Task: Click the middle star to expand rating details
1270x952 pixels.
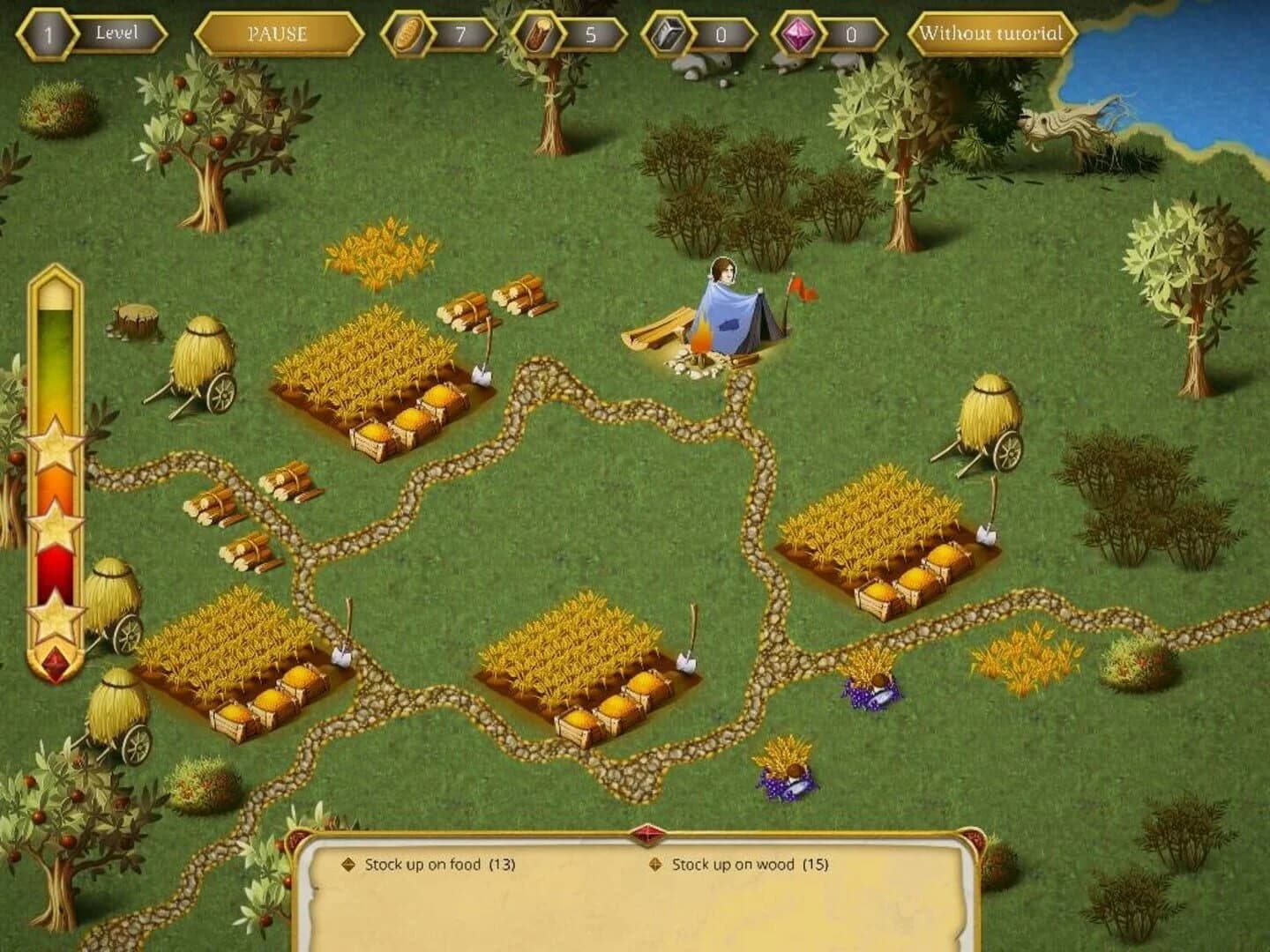Action: click(x=55, y=525)
